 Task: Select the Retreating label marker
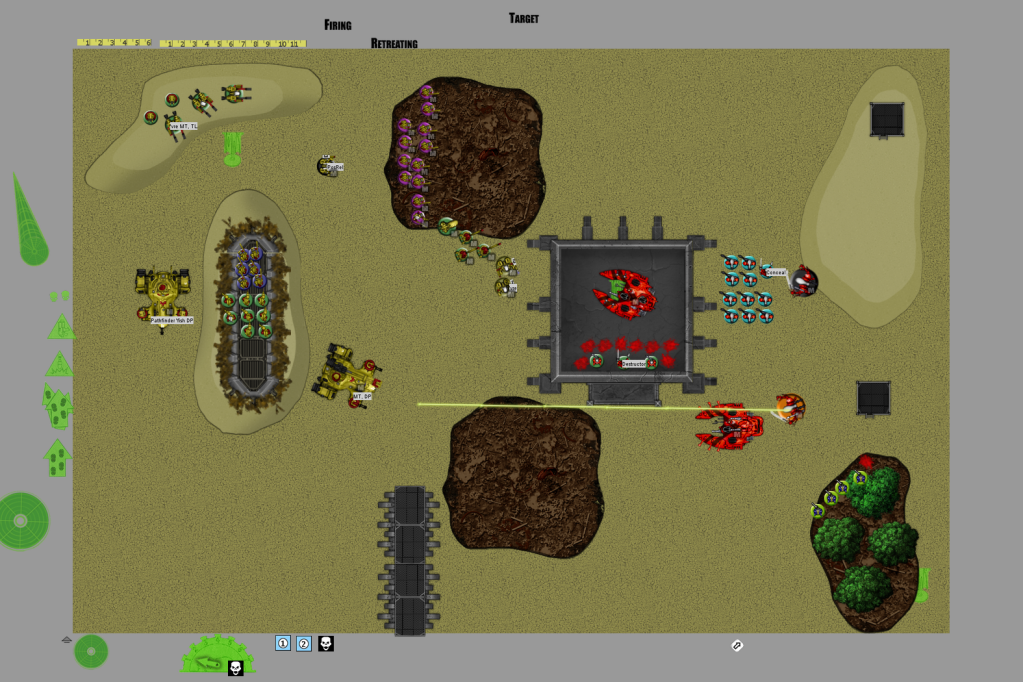[394, 43]
